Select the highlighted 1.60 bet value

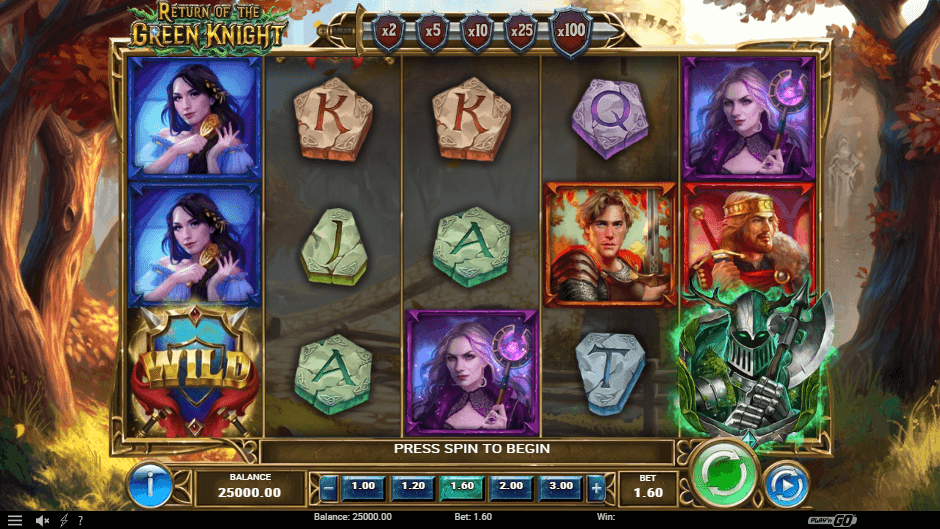coord(461,486)
